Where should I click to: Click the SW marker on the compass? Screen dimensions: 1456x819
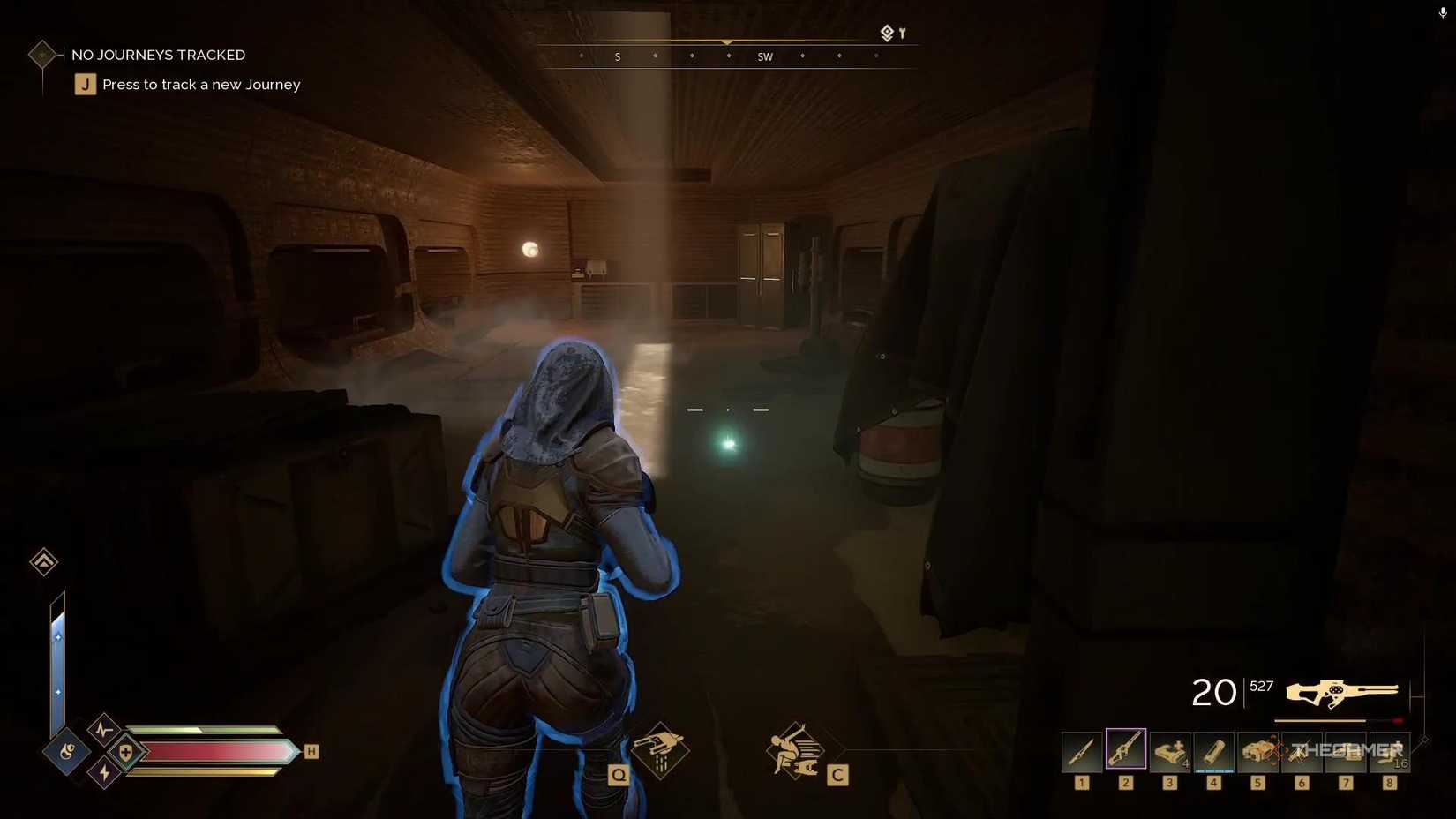[764, 56]
